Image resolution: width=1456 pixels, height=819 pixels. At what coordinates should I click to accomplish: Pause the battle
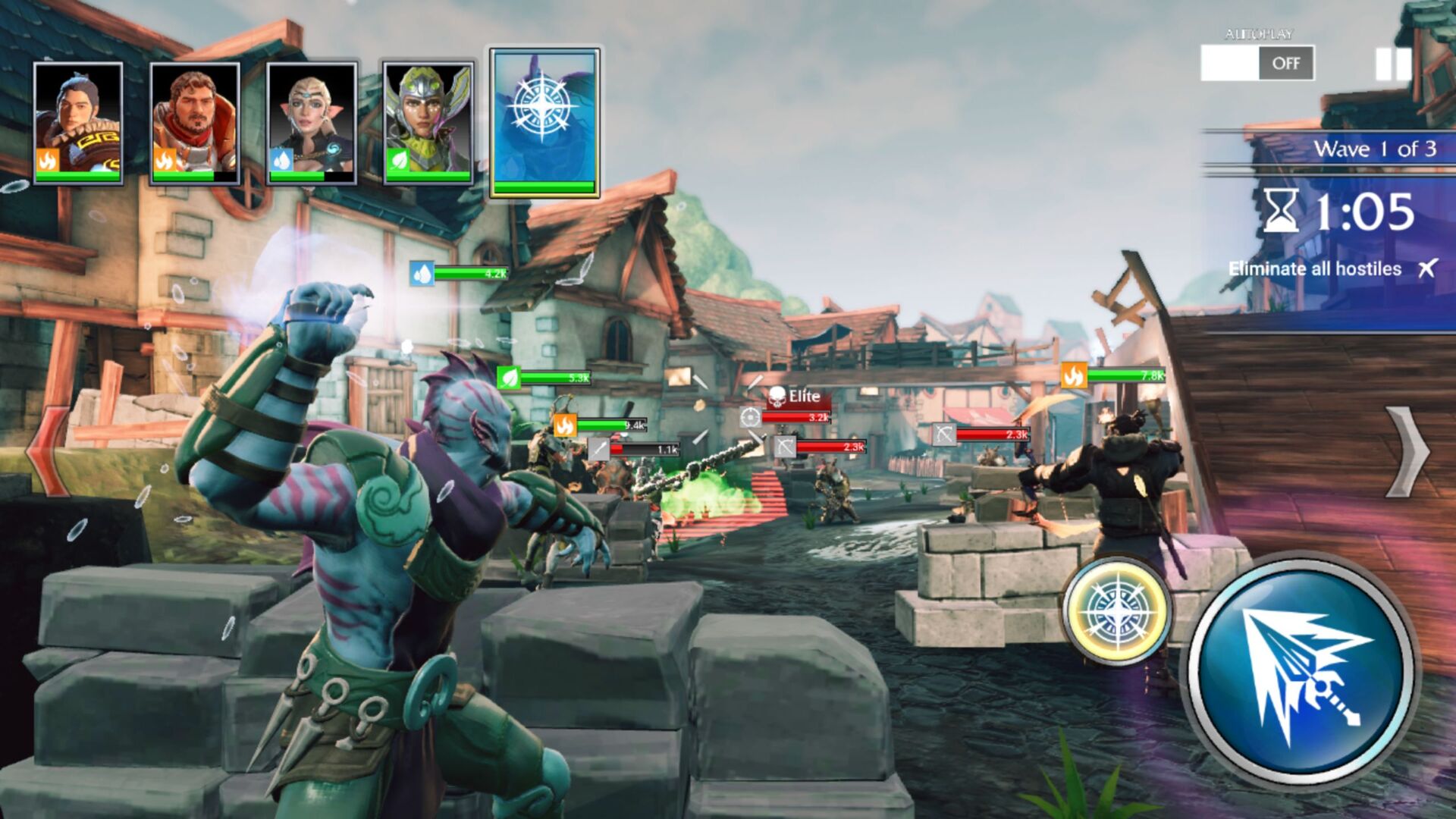coord(1393,64)
